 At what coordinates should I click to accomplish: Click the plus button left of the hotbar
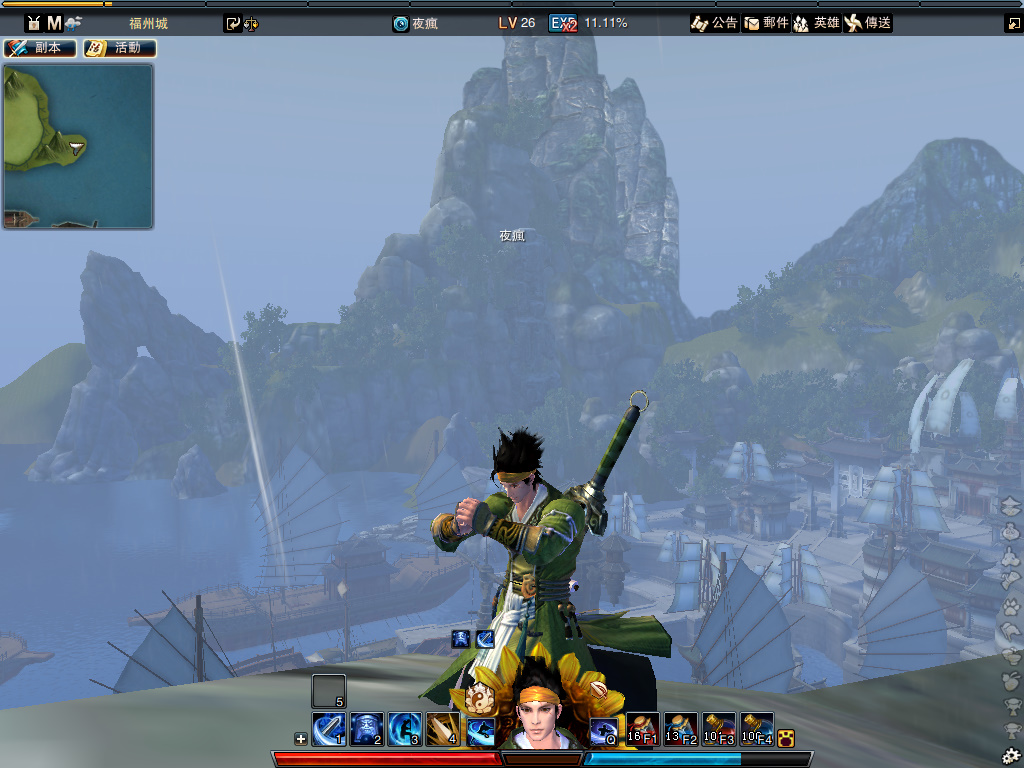point(301,739)
